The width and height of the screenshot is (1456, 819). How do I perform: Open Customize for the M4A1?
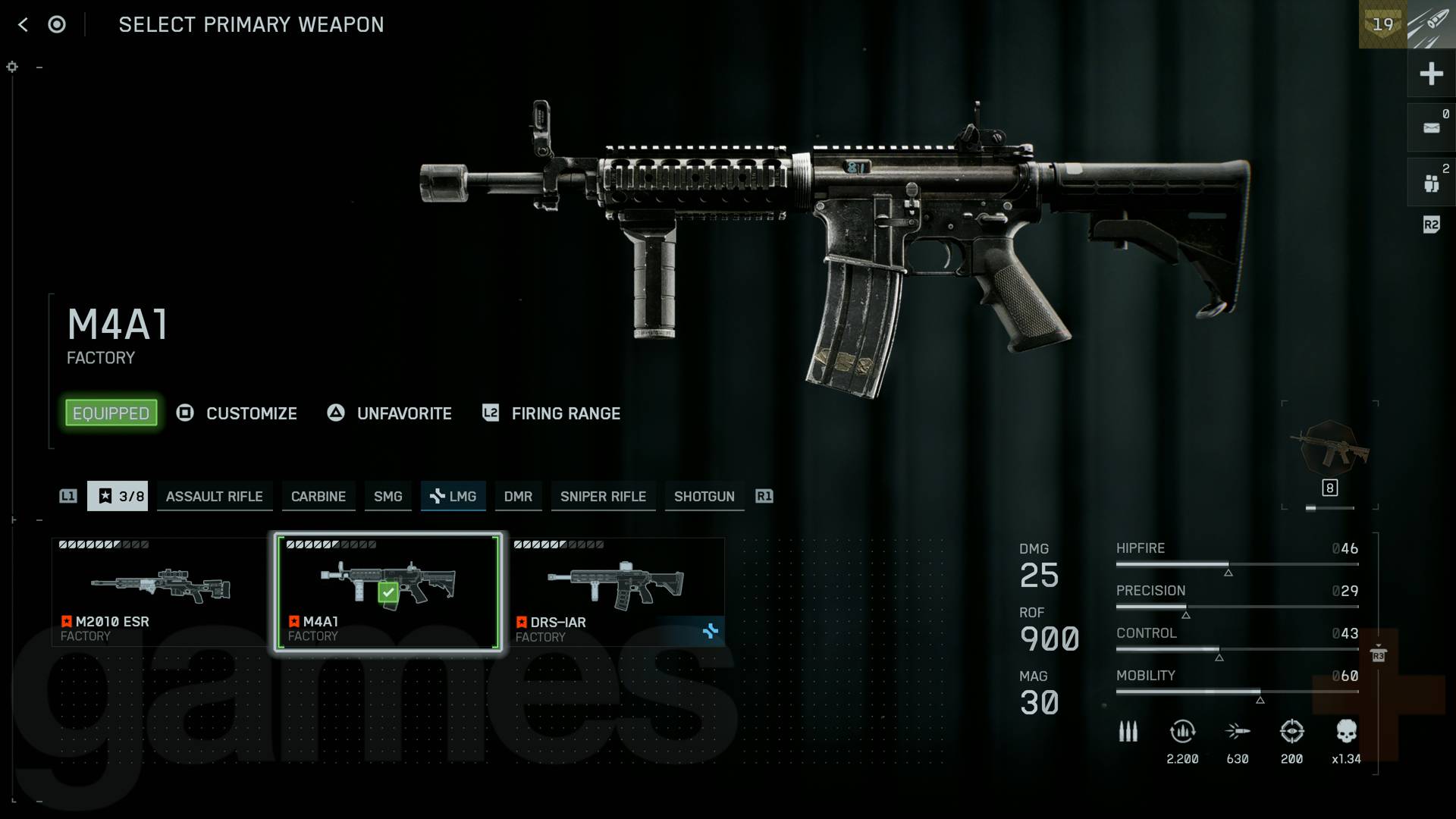tap(251, 413)
